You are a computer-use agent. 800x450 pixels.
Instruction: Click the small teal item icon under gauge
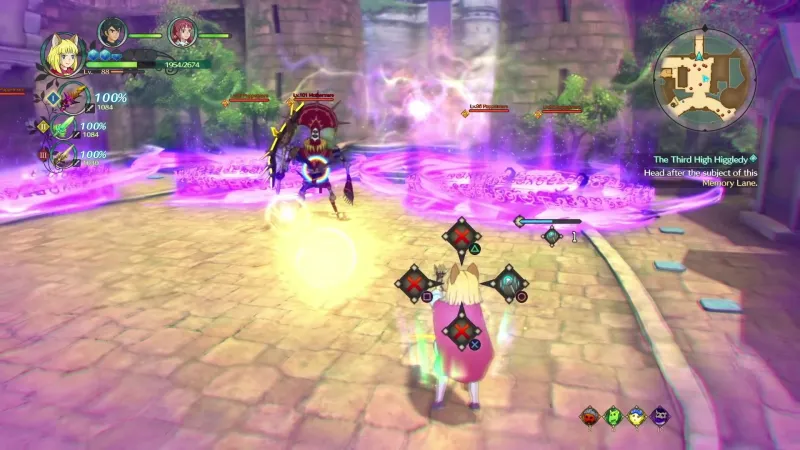pyautogui.click(x=551, y=236)
